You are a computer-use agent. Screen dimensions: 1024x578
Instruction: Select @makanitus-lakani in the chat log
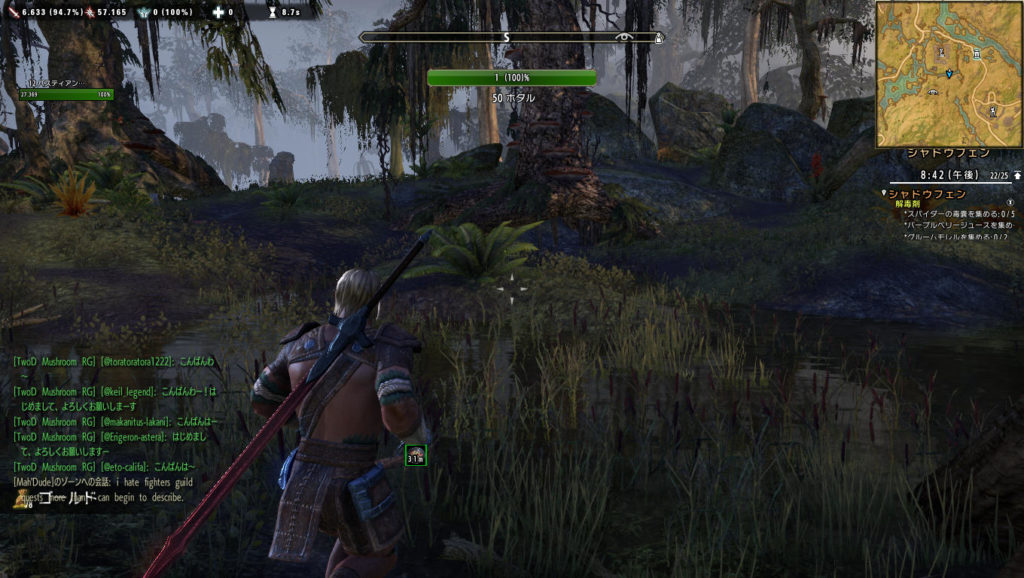[135, 421]
